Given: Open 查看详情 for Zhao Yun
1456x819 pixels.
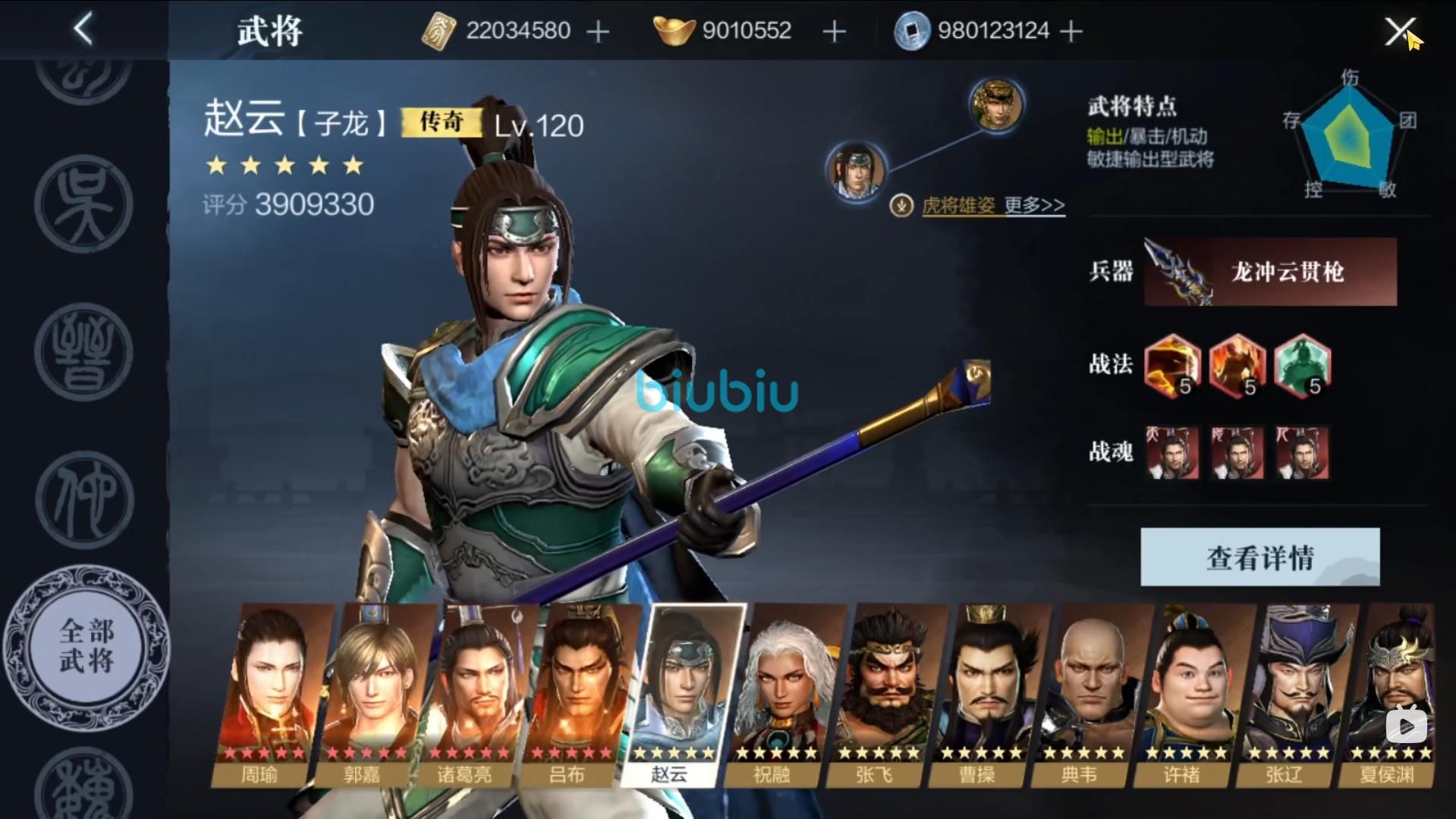Looking at the screenshot, I should 1259,557.
